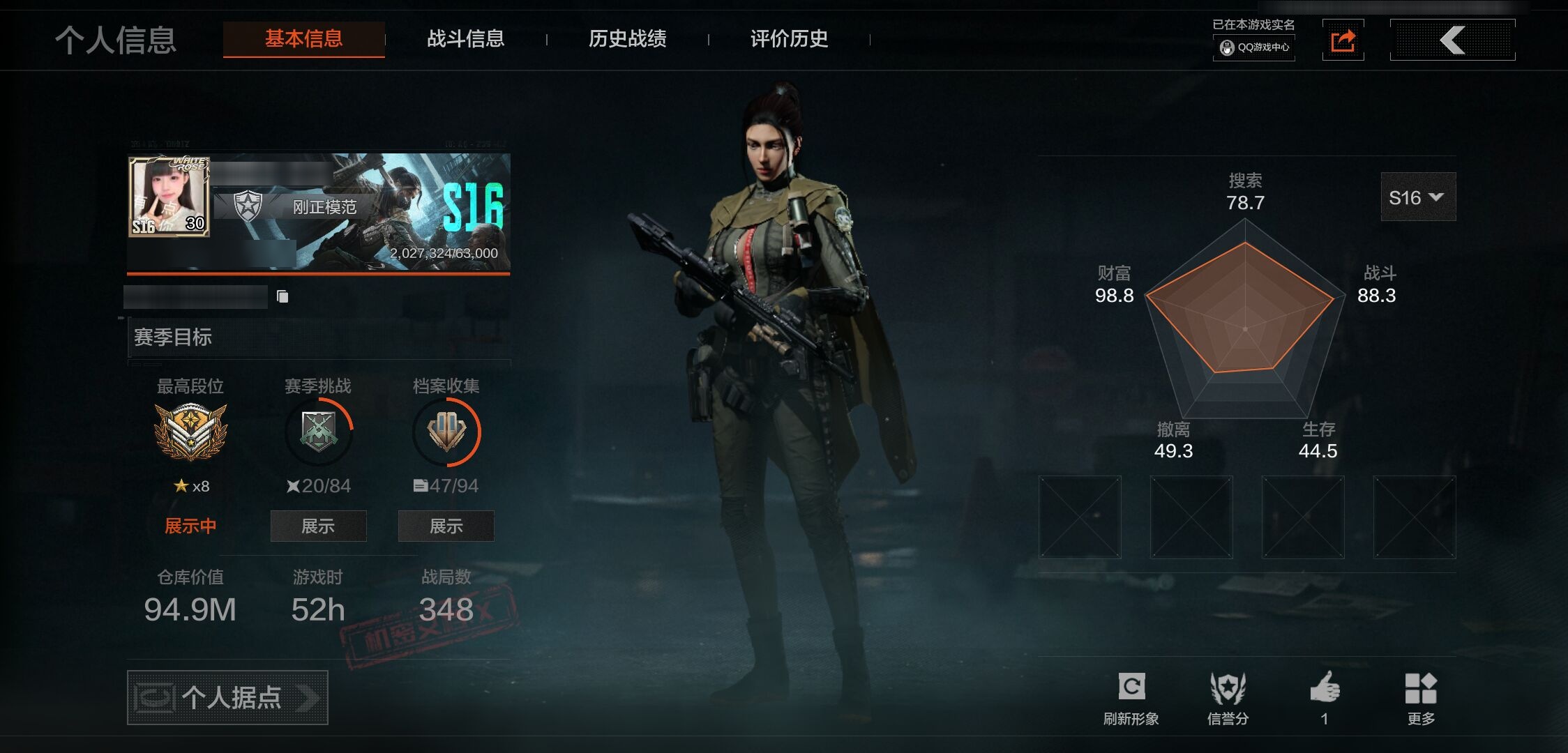Open the S16 season dropdown
1568x753 pixels.
click(x=1417, y=197)
